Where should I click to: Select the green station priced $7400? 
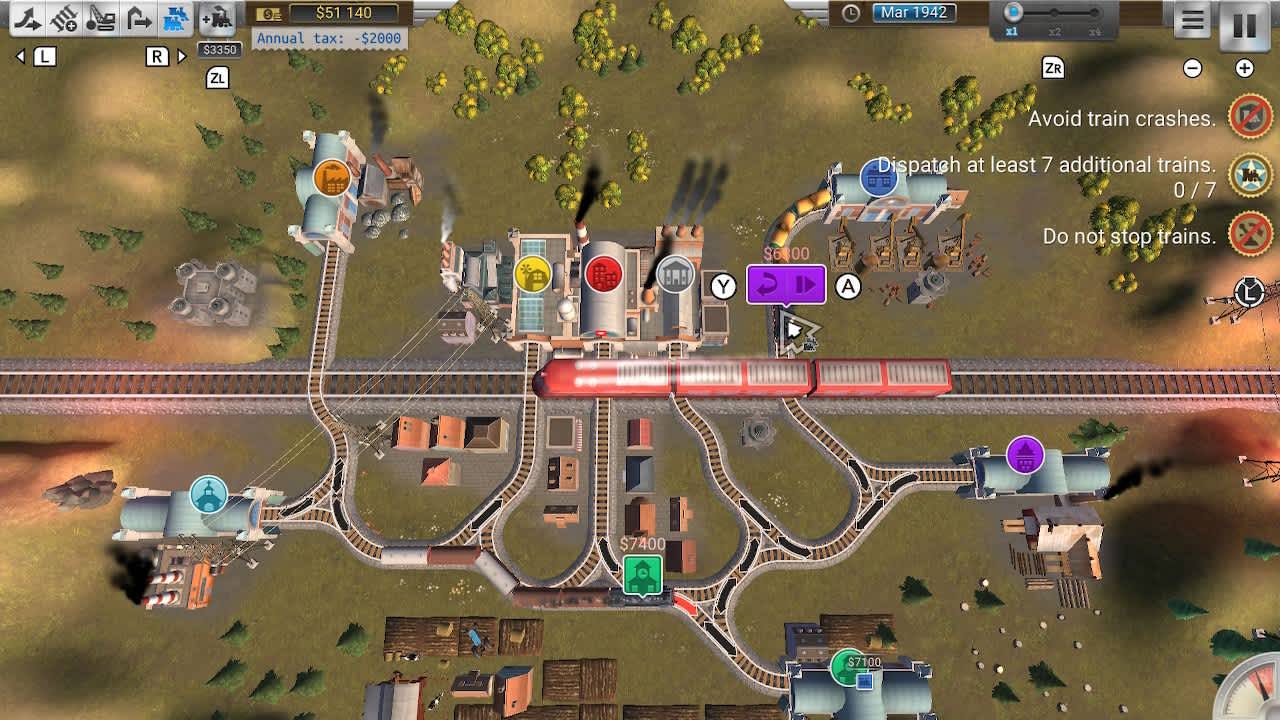click(x=643, y=572)
